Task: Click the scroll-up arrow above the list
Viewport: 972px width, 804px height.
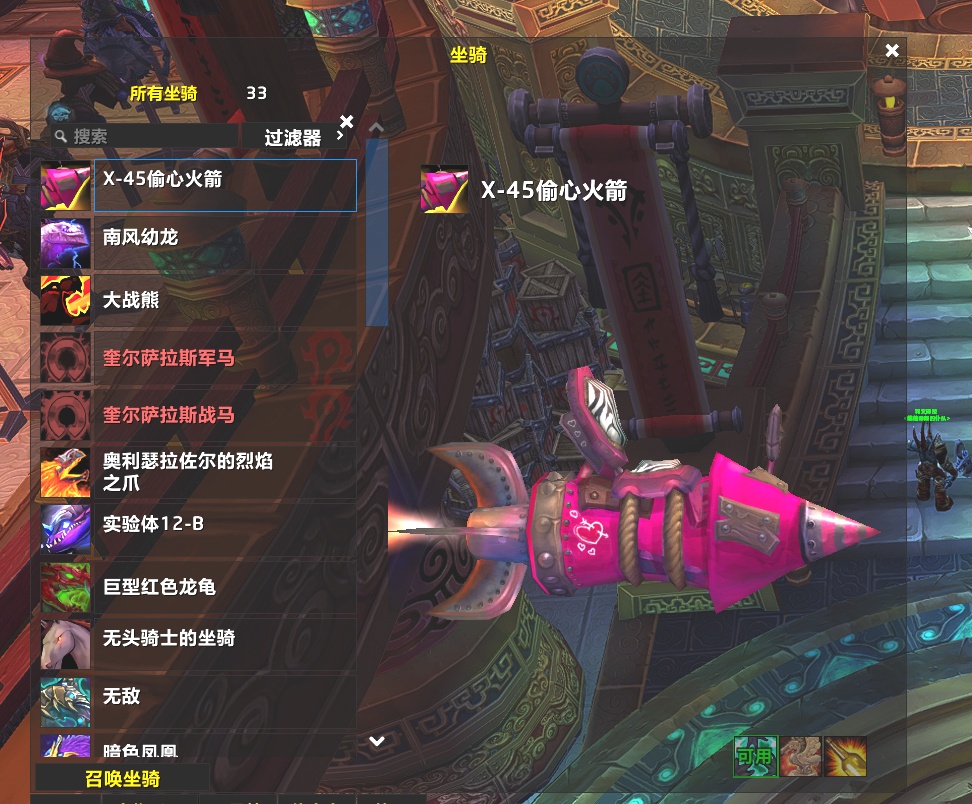Action: click(x=376, y=128)
